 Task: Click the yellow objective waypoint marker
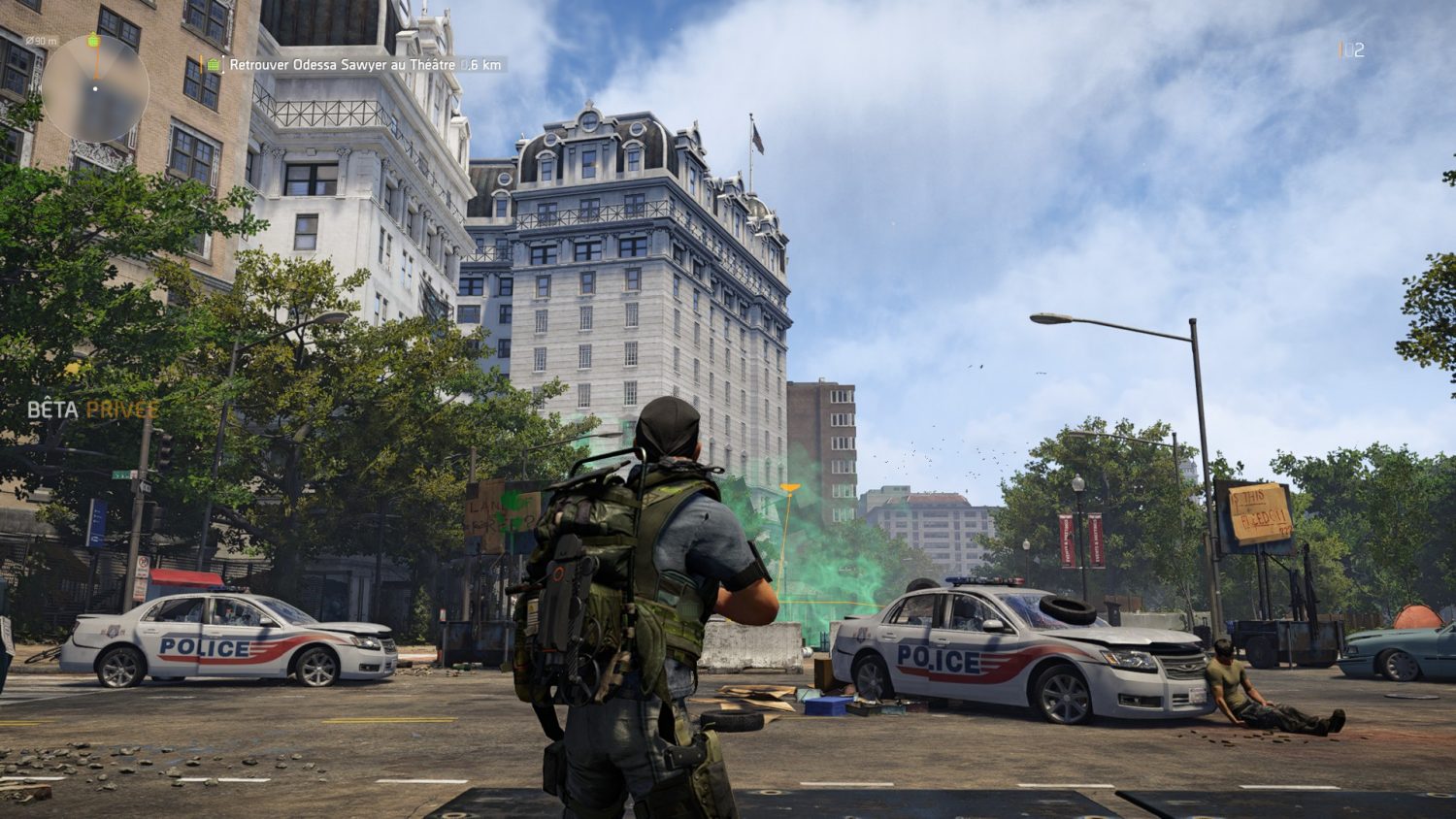point(790,487)
